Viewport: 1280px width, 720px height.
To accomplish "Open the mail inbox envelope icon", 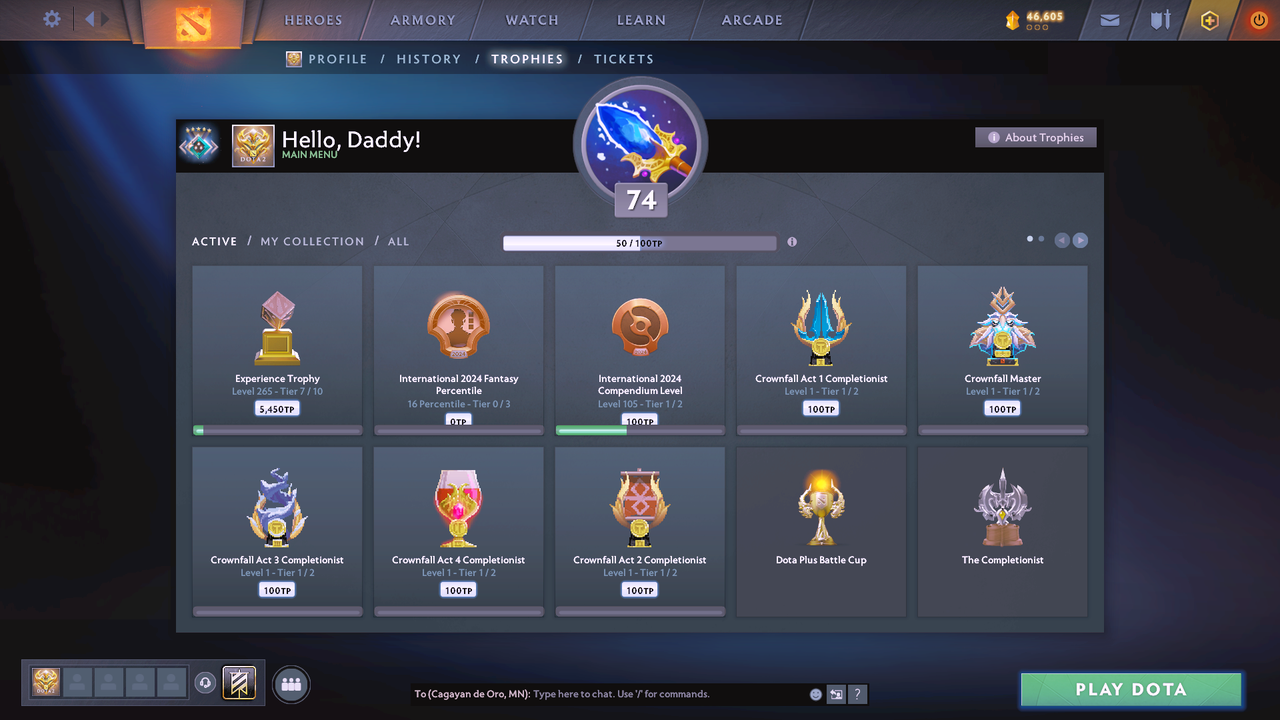I will (1108, 19).
